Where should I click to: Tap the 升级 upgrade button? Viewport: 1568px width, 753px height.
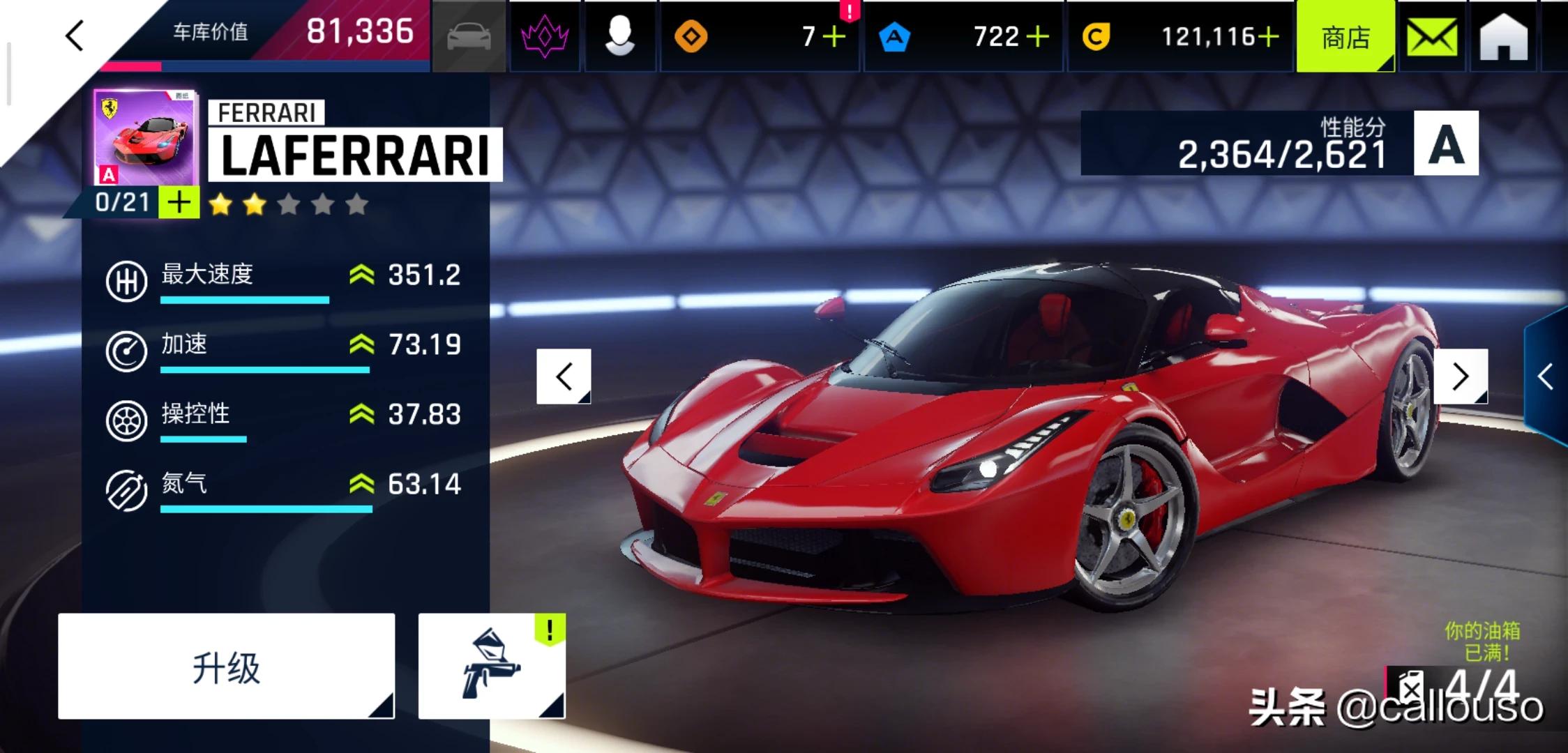(x=226, y=667)
